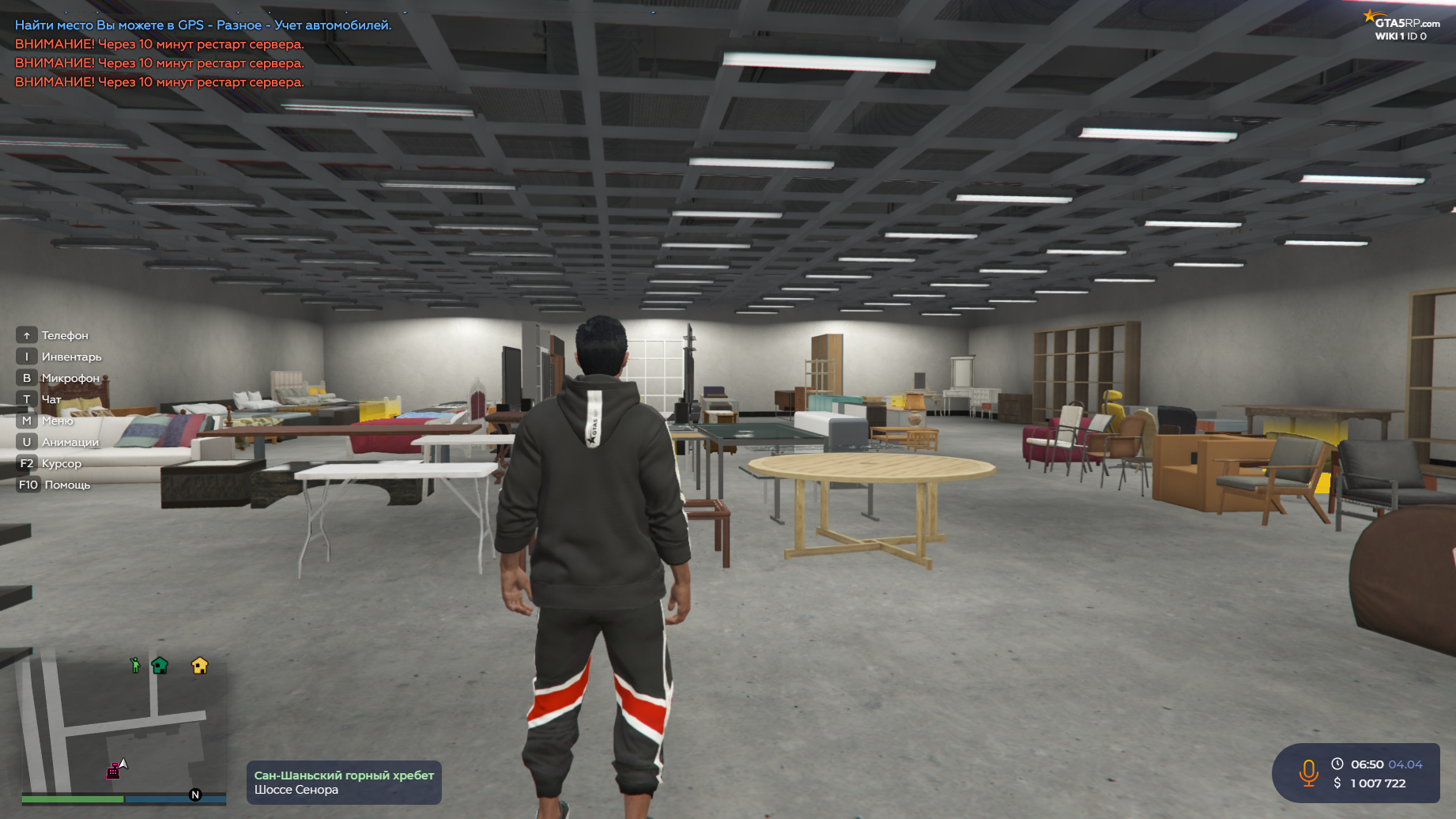Click the minimap in the corner
Screen dimensions: 1456x819
coord(123,726)
